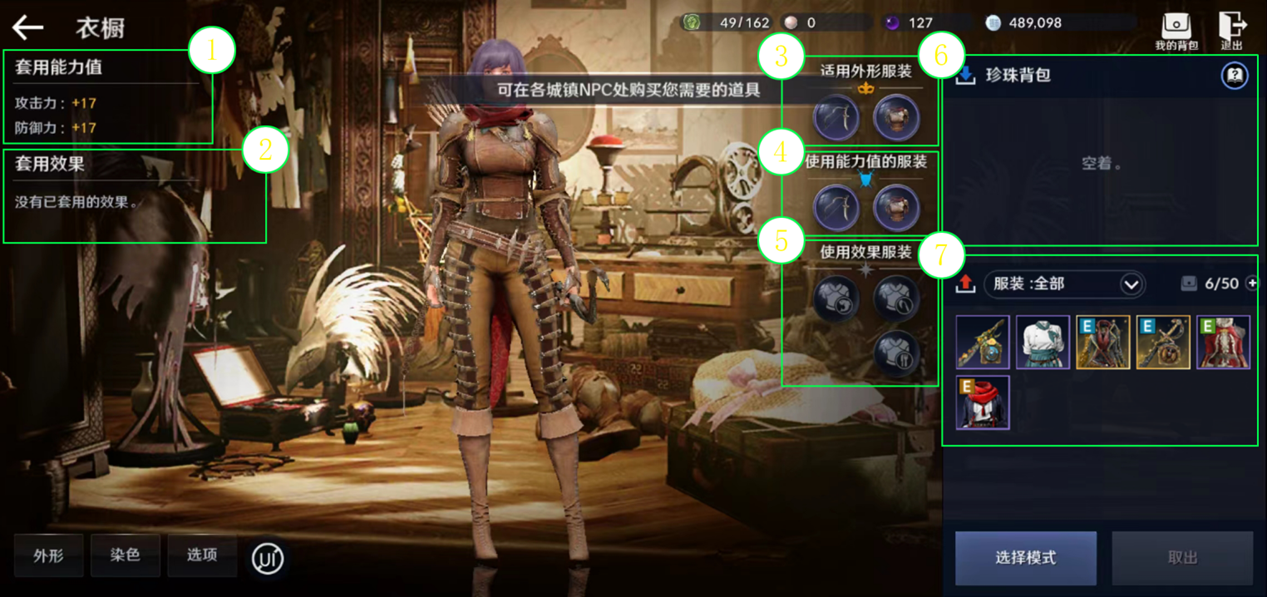
Task: Exit the wardrobe with 退出
Action: point(1232,30)
